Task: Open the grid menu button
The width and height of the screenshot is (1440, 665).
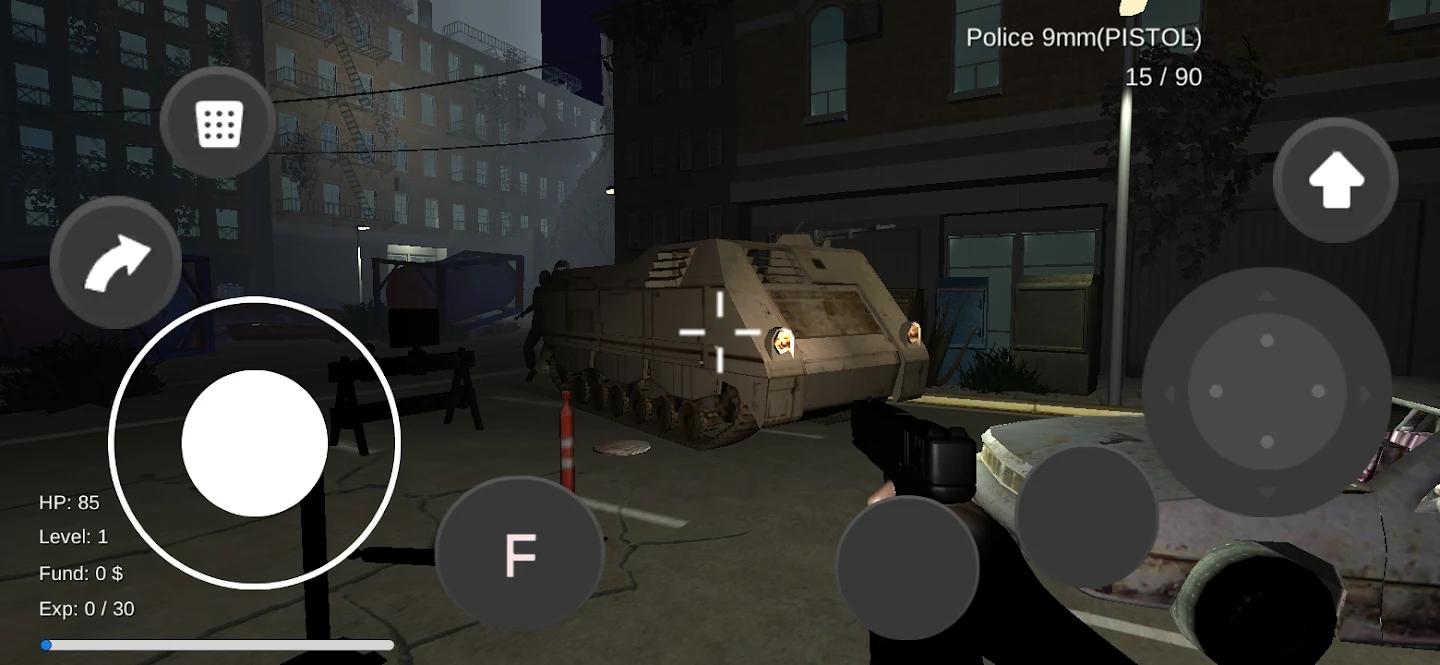Action: [218, 123]
